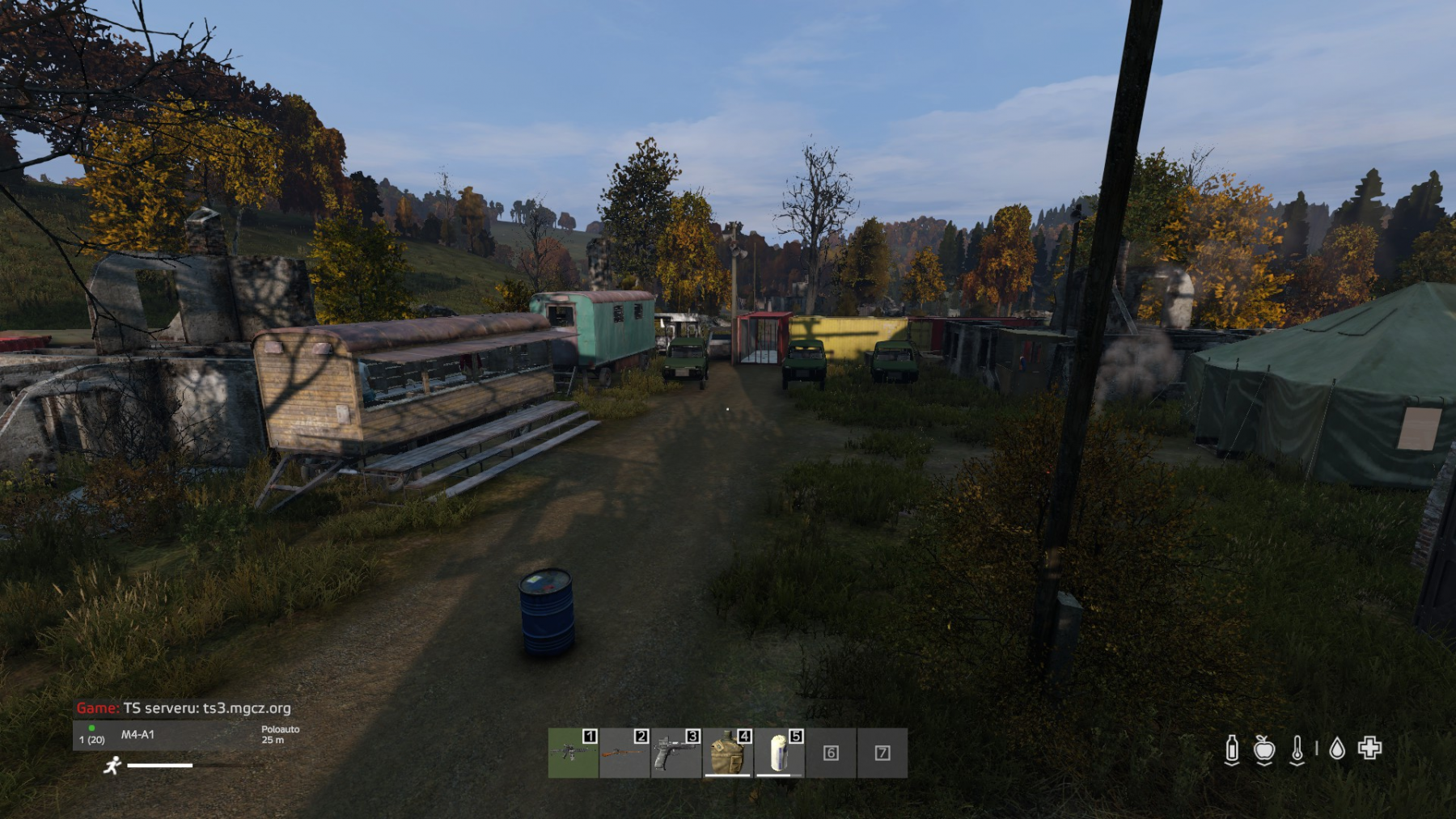Viewport: 1456px width, 819px height.
Task: Click the blood drop status icon
Action: [1337, 749]
